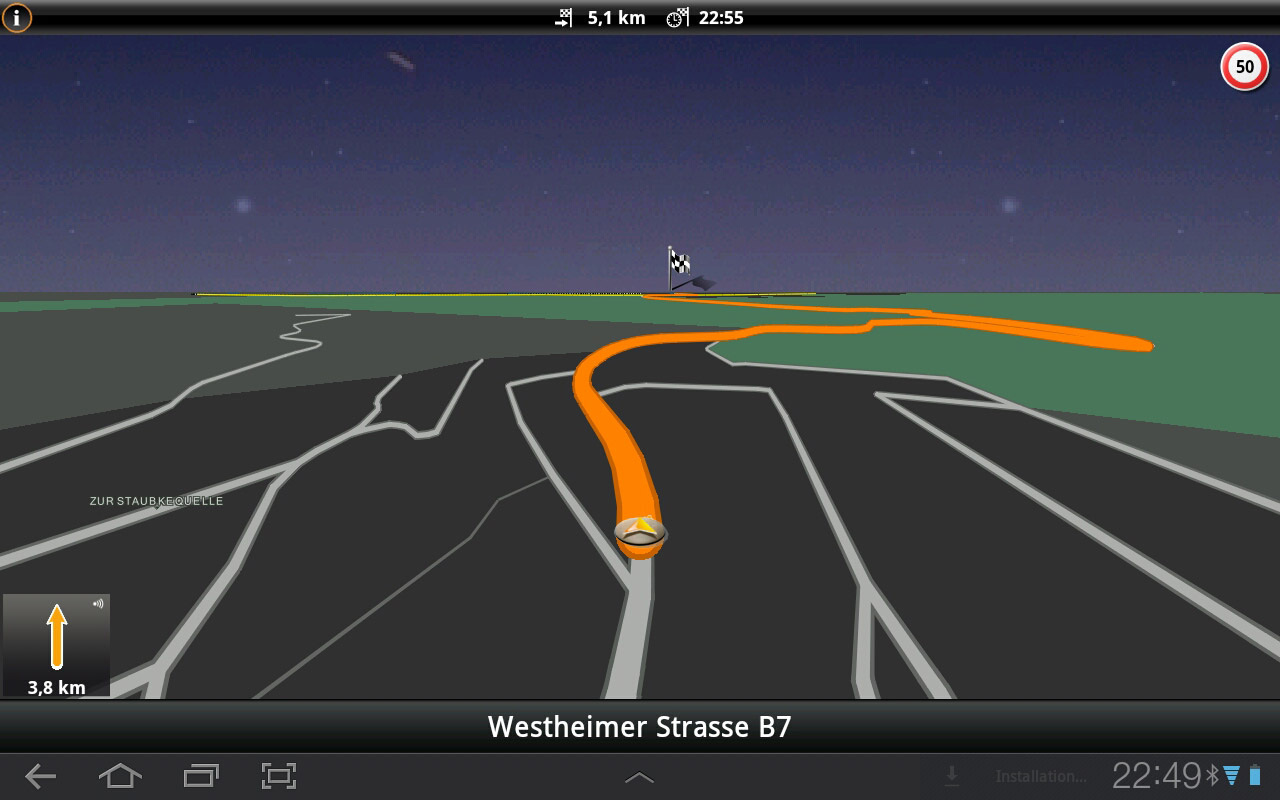Select the Westheimer Strasse B7 street bar
The width and height of the screenshot is (1280, 800).
(640, 727)
